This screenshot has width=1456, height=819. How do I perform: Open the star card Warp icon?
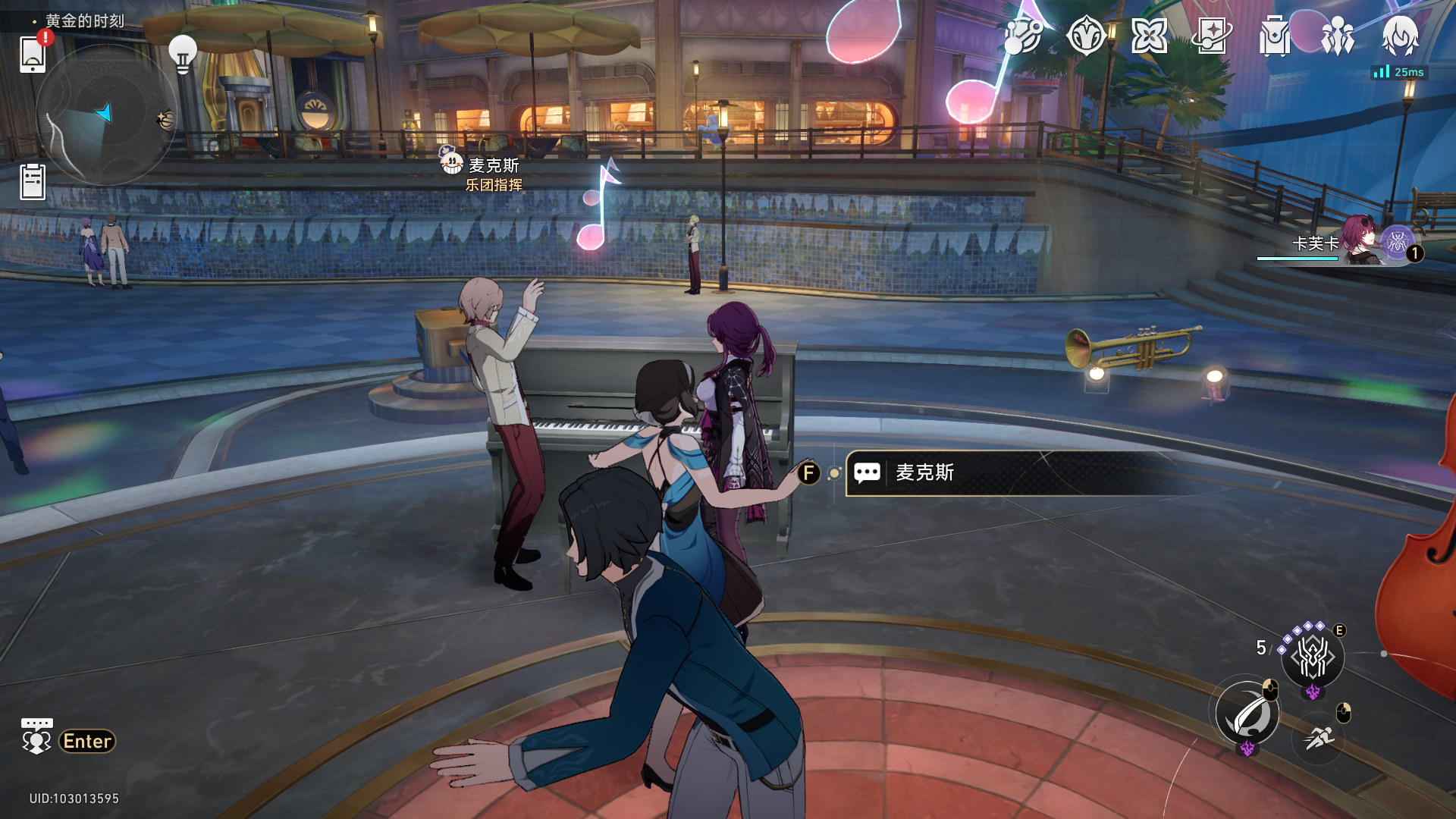click(1212, 36)
